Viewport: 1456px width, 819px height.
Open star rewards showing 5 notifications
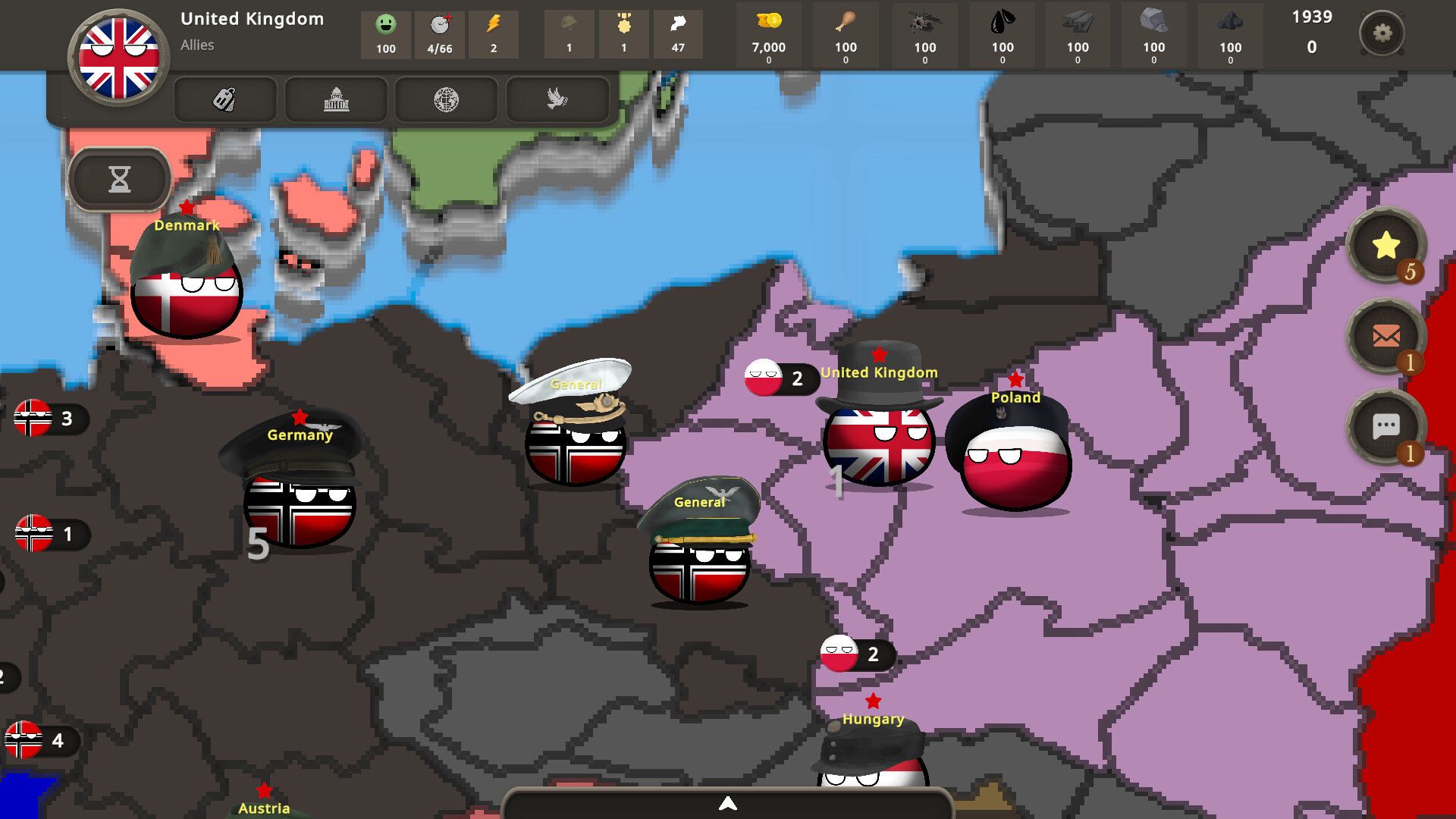click(1386, 245)
